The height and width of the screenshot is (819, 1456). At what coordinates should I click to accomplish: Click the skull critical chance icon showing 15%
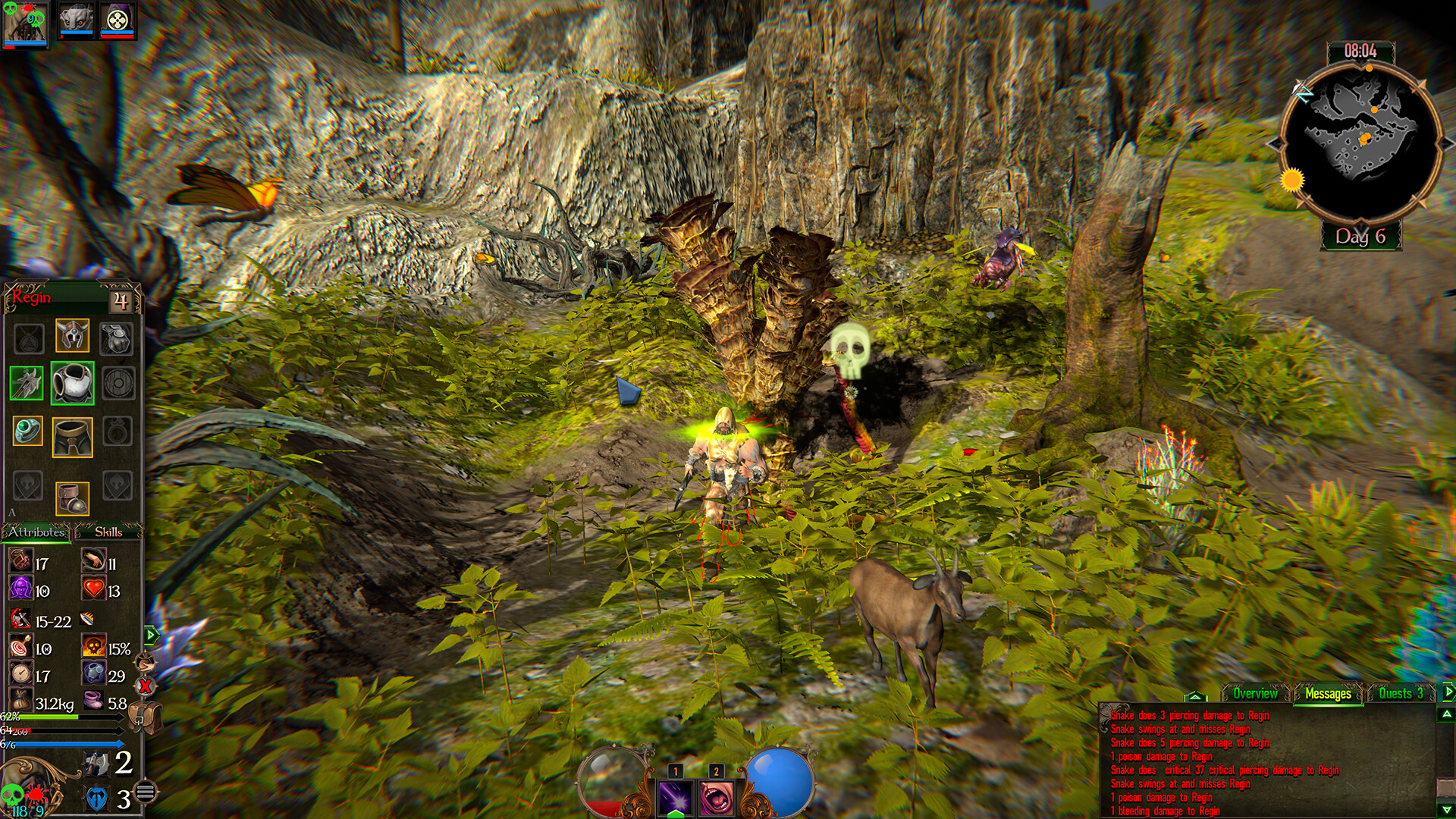click(94, 645)
